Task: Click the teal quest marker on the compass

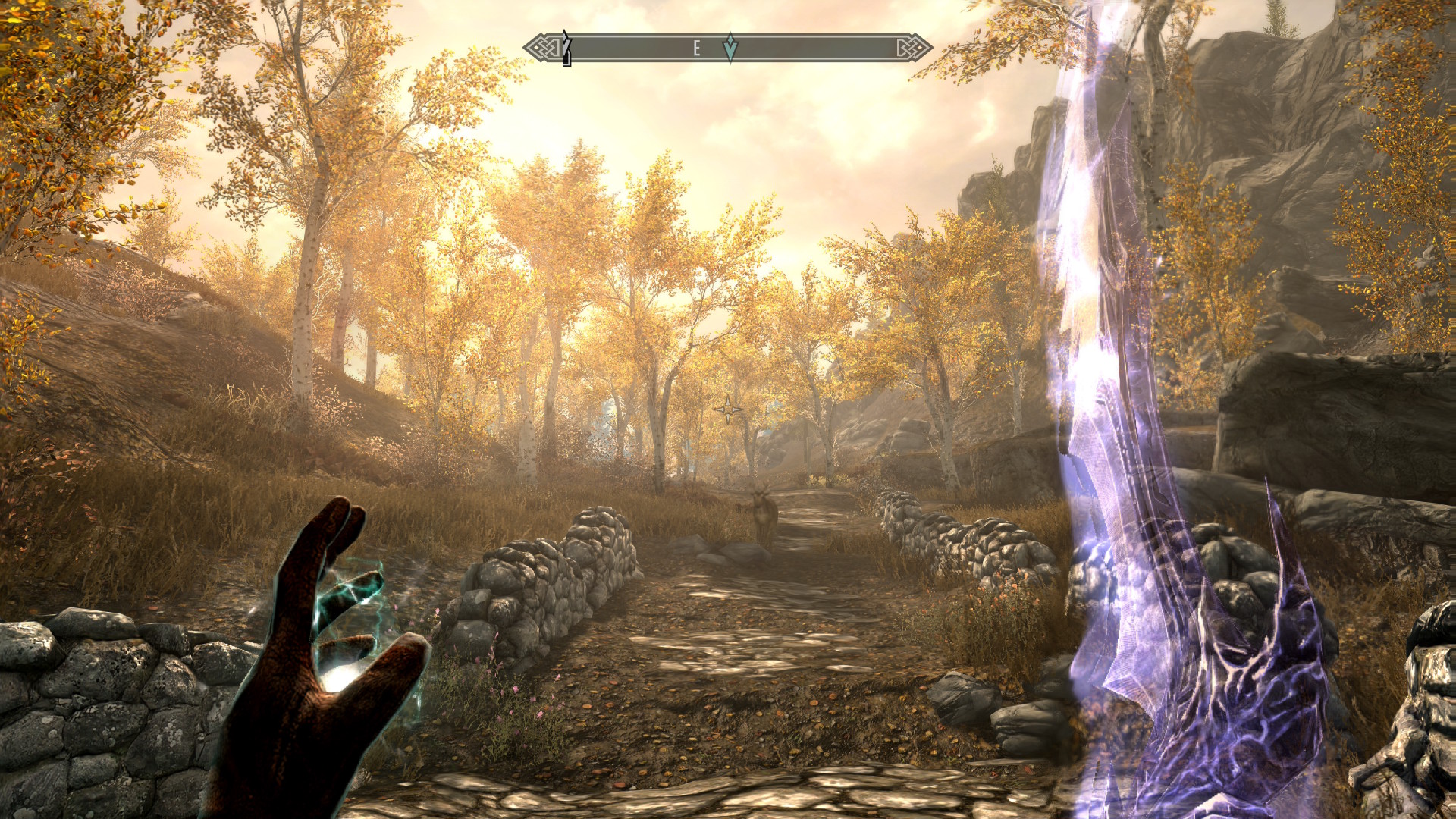Action: tap(730, 48)
